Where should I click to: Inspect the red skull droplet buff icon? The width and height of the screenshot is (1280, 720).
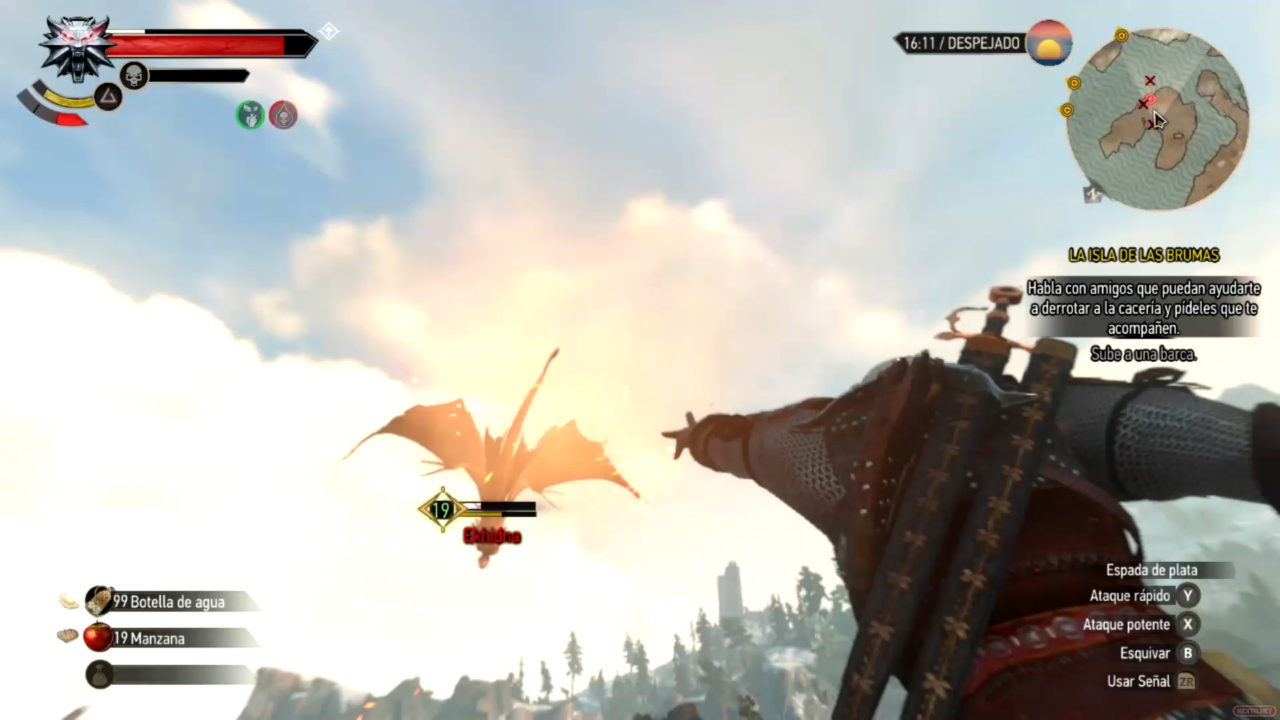pos(283,115)
